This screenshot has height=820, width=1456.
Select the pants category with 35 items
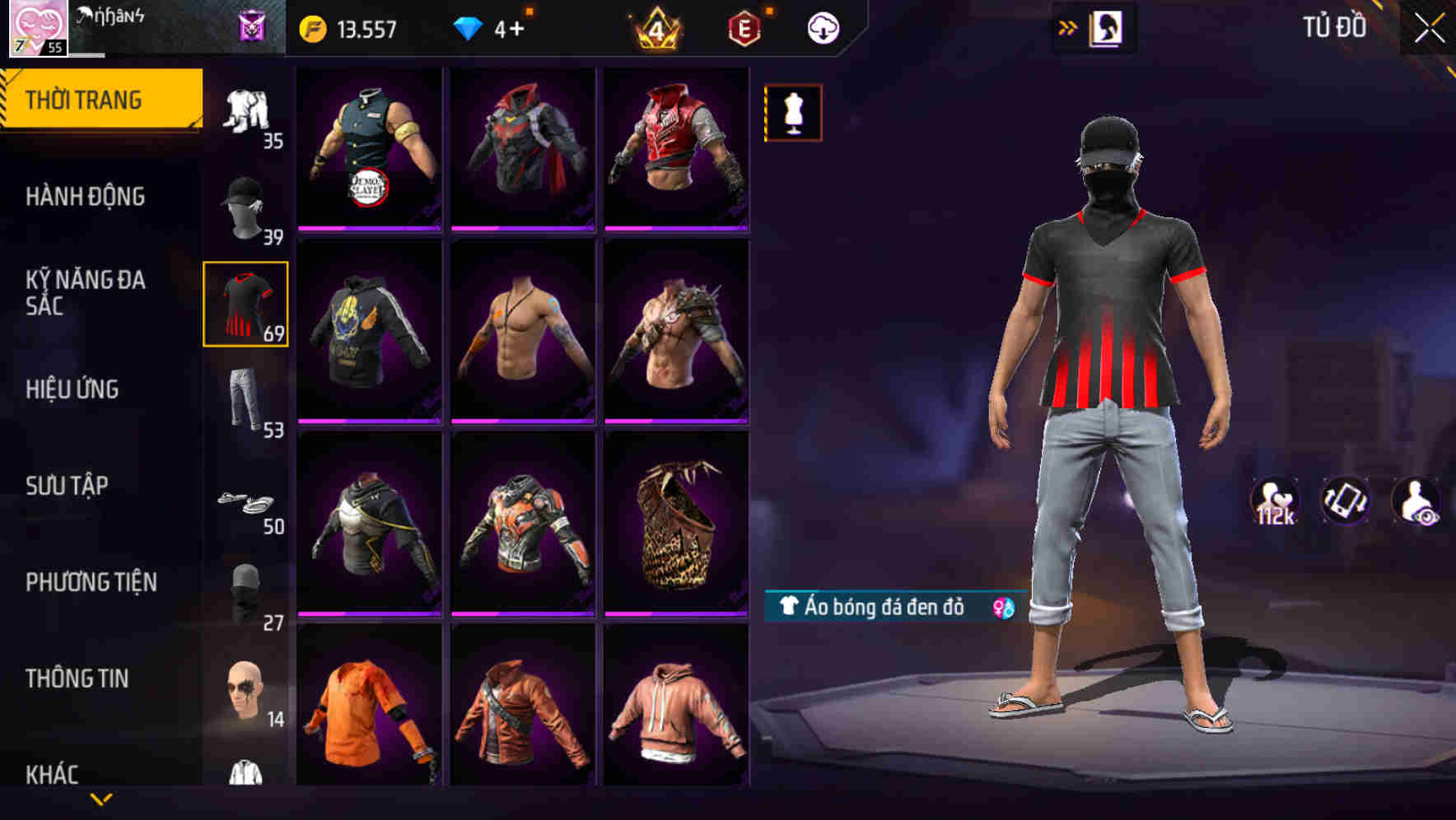coord(245,111)
